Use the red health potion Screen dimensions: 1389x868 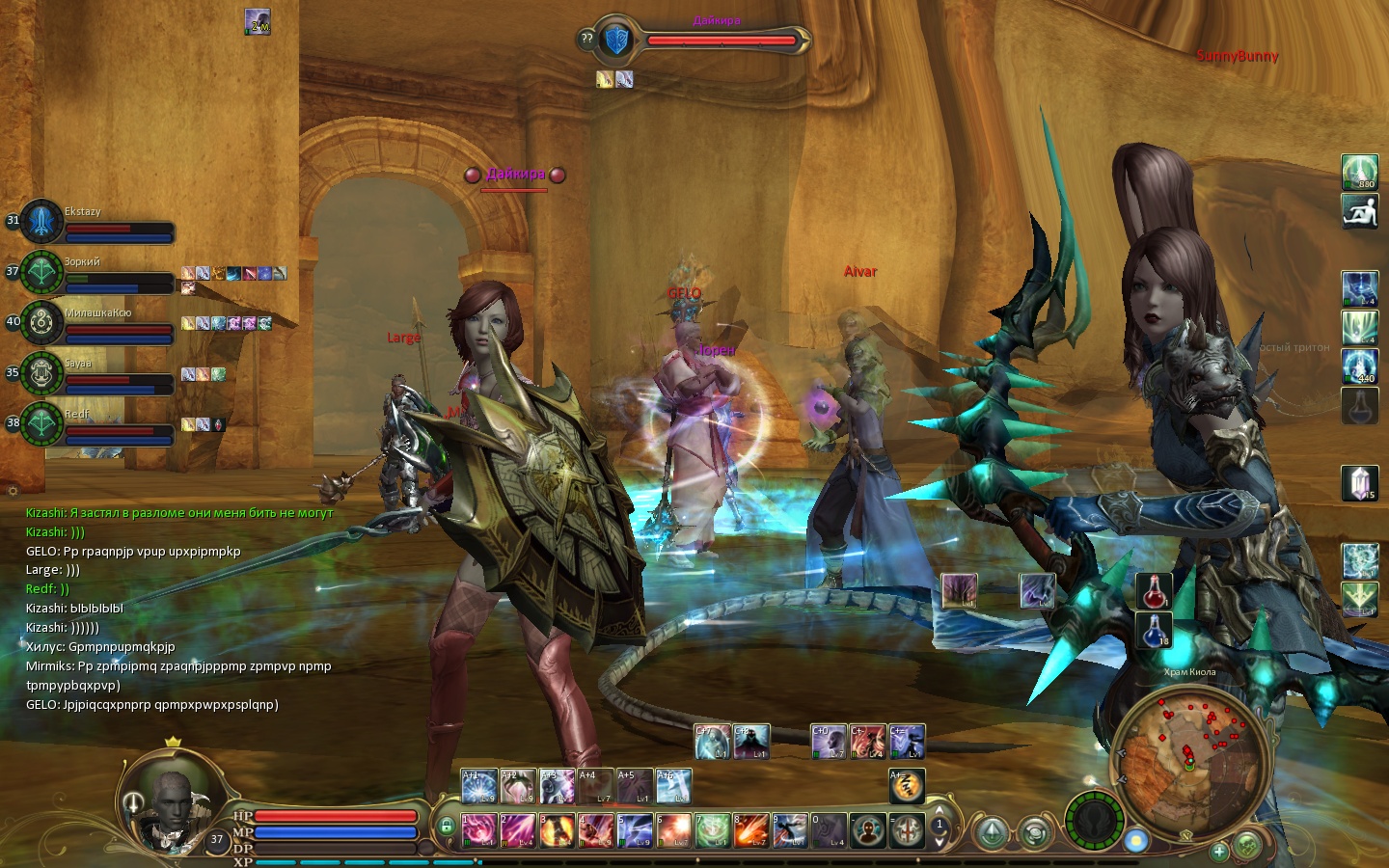tap(1154, 591)
